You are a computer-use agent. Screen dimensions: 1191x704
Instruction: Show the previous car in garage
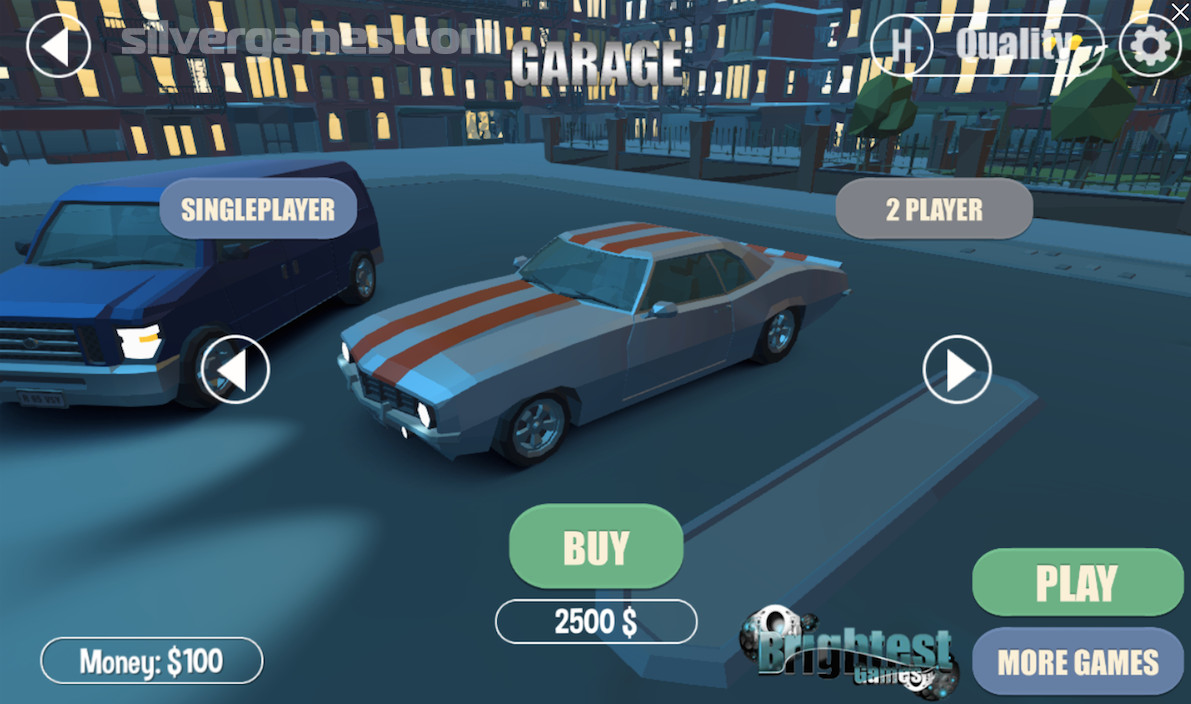coord(235,370)
